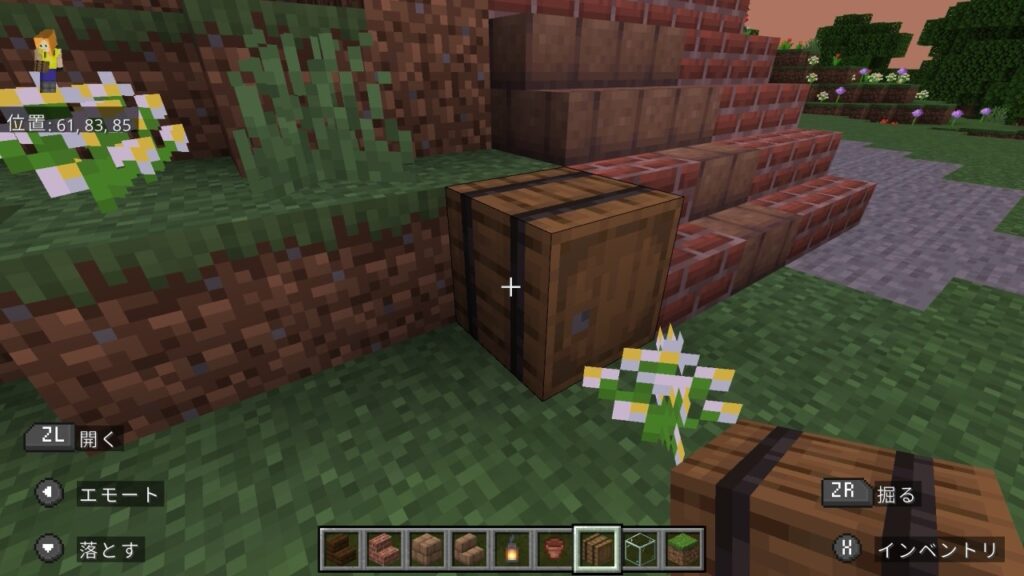The image size is (1024, 576).
Task: Select the grass block hotbar slot
Action: tap(683, 549)
